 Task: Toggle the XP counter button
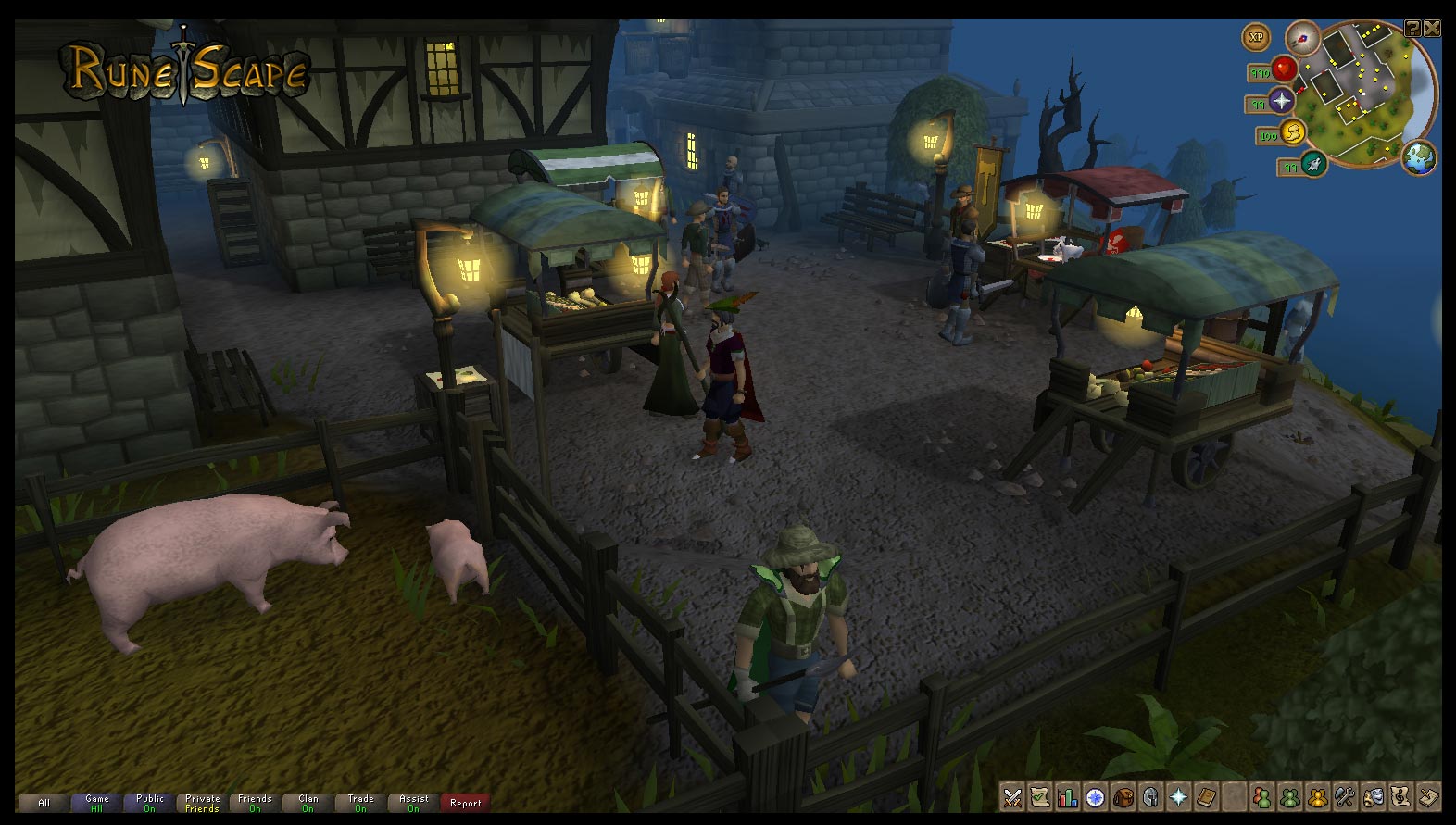[1256, 38]
